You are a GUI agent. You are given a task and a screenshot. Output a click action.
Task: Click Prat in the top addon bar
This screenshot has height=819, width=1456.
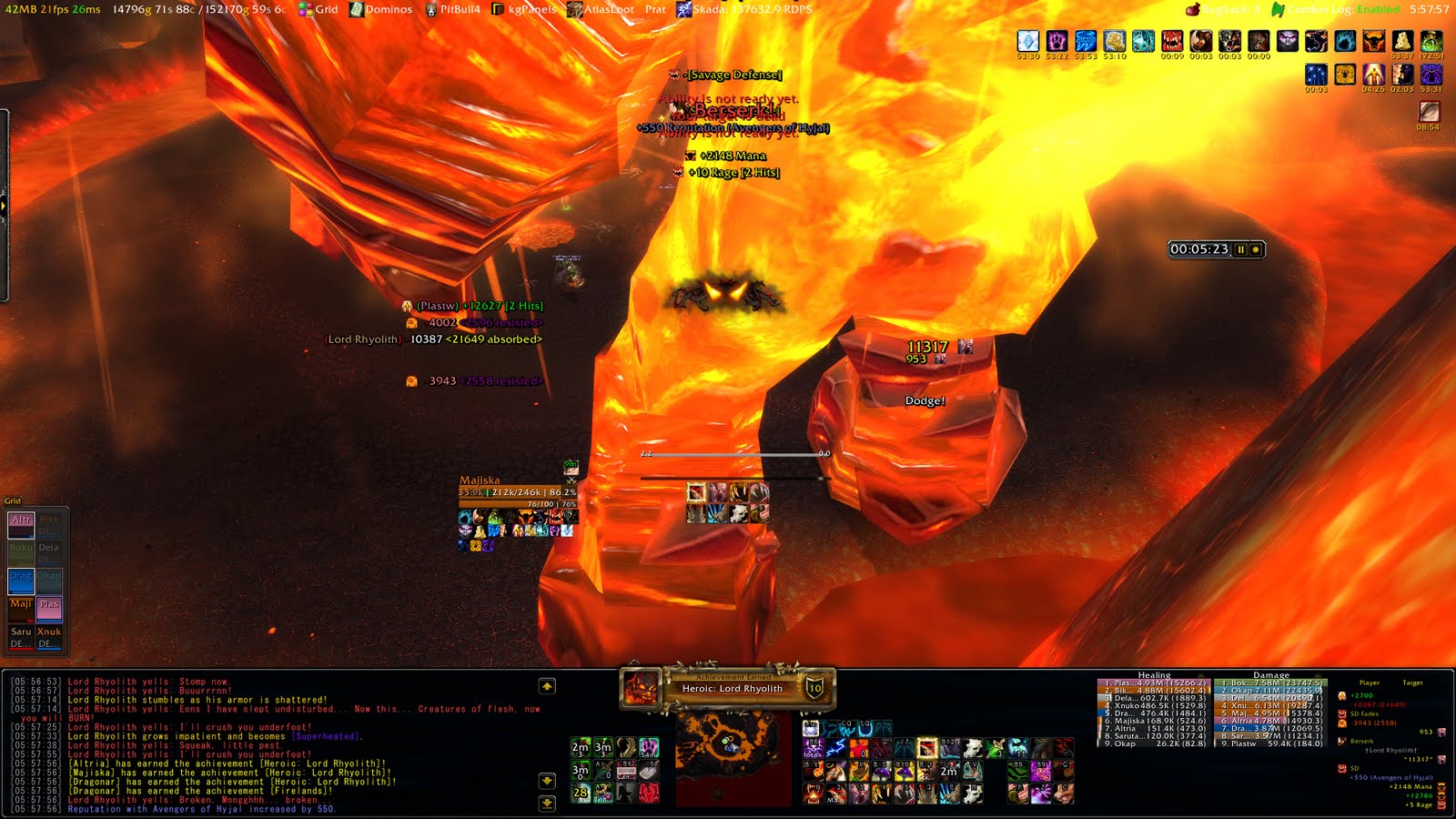click(656, 10)
